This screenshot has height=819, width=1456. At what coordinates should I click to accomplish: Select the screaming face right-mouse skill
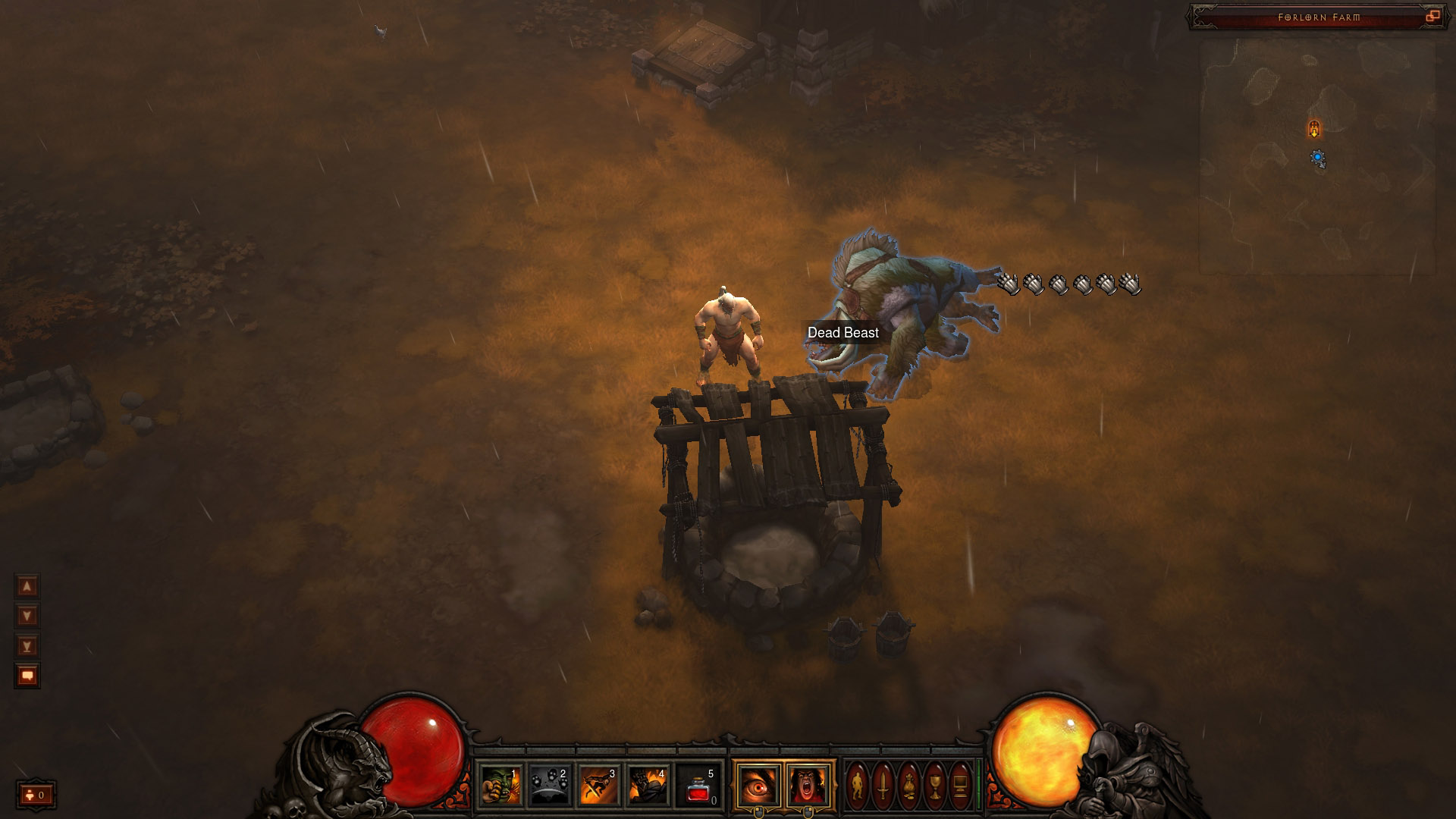[808, 785]
